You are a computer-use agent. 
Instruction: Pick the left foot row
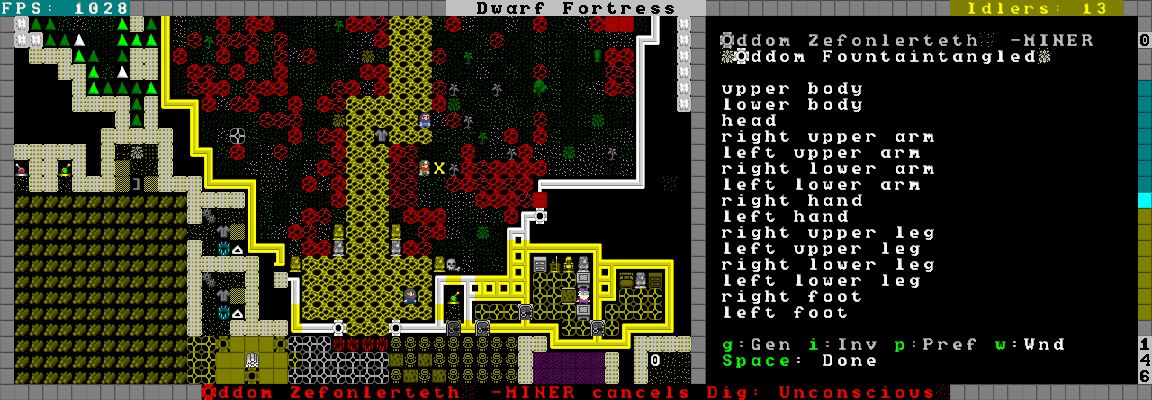tap(778, 313)
